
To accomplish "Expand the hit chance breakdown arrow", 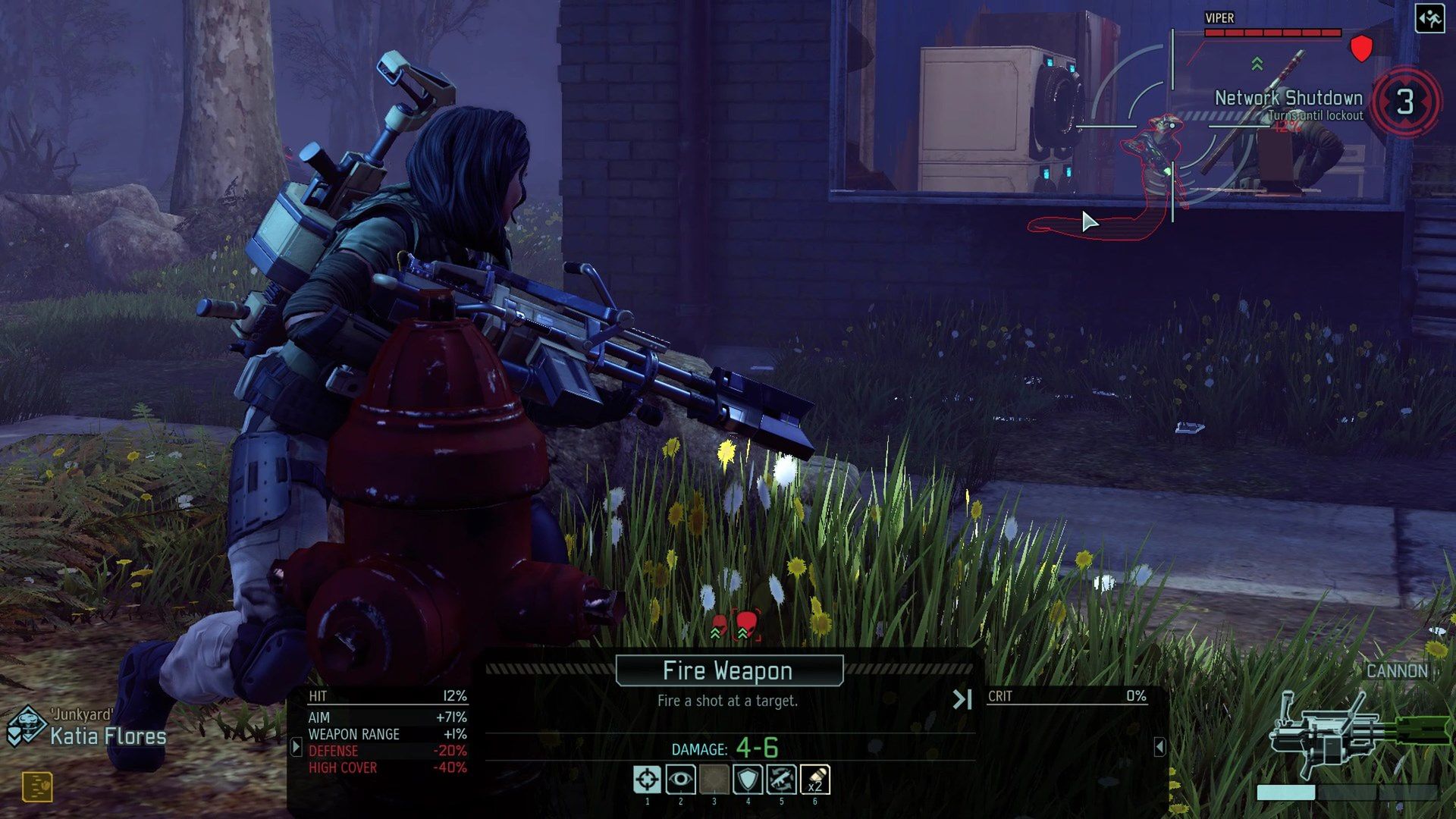I will tap(297, 747).
